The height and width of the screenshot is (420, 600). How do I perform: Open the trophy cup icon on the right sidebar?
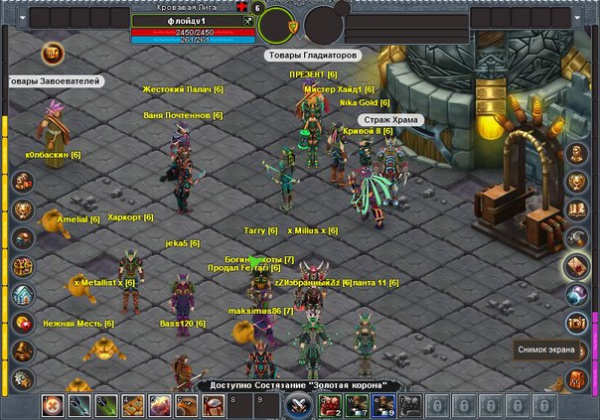577,182
